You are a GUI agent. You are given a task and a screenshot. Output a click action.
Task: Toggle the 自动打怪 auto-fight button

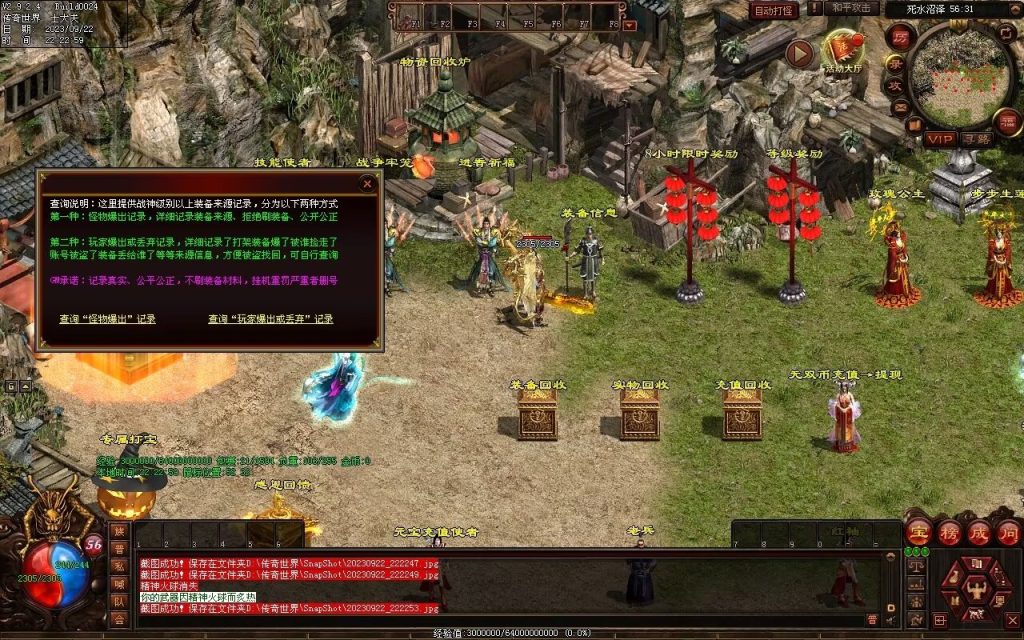pyautogui.click(x=774, y=10)
